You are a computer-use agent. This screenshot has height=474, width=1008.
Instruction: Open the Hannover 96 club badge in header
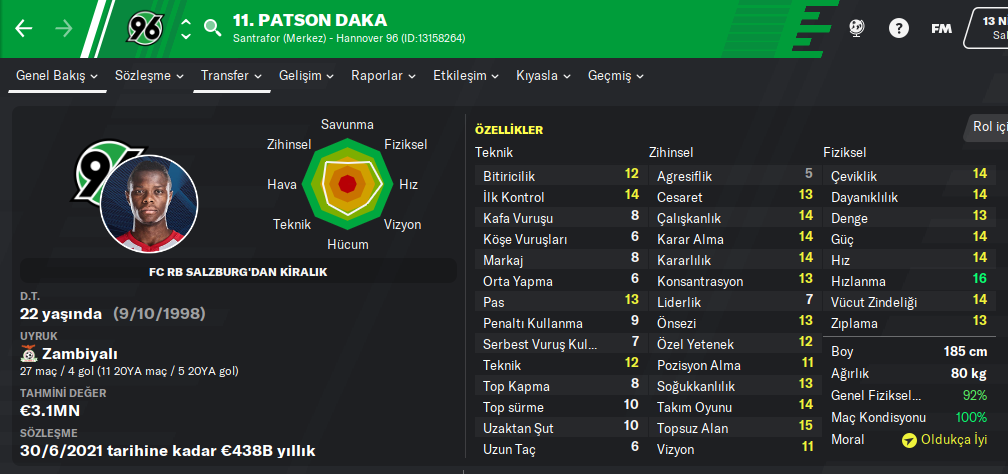(145, 28)
